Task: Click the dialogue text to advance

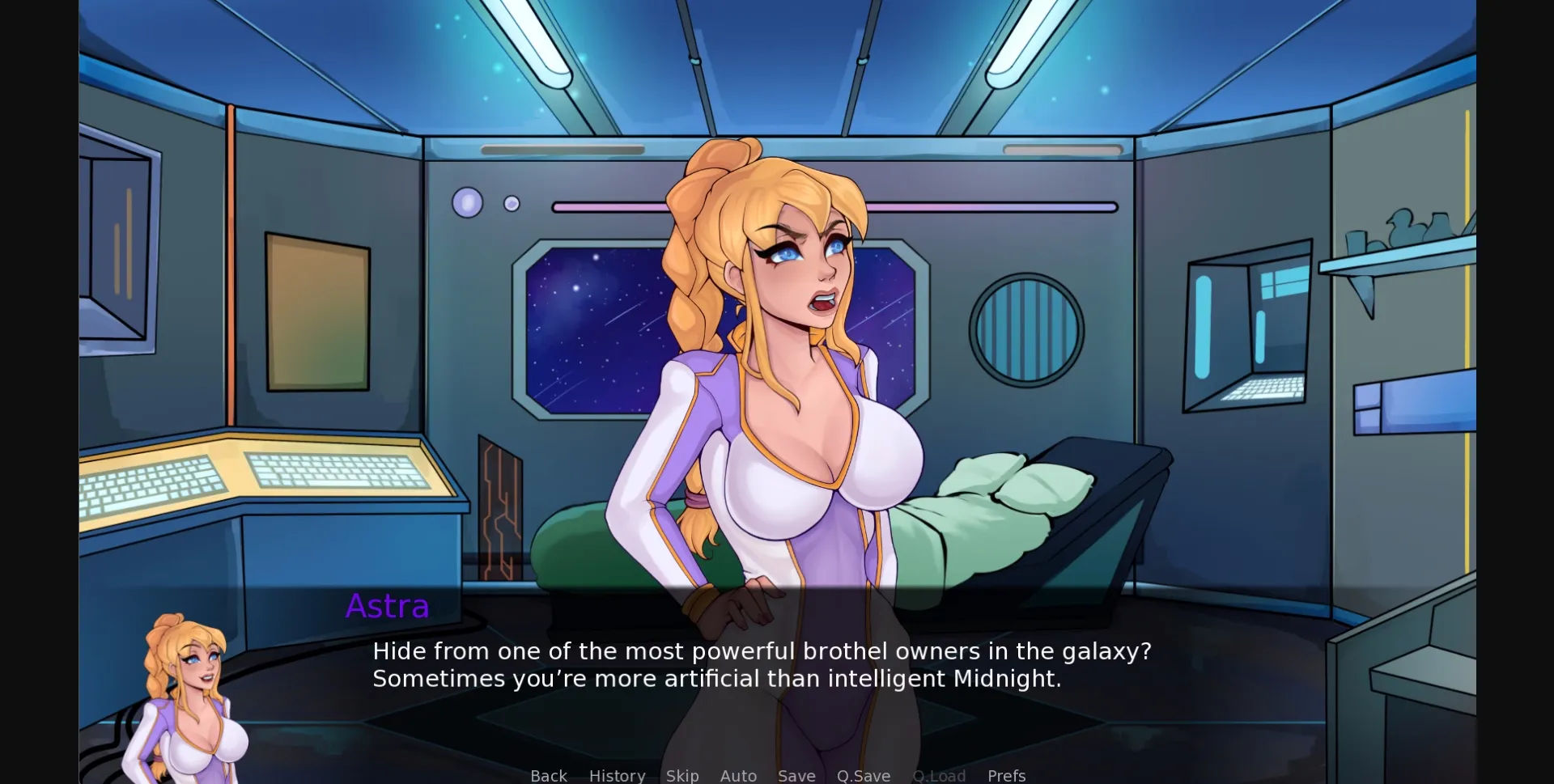Action: [761, 663]
